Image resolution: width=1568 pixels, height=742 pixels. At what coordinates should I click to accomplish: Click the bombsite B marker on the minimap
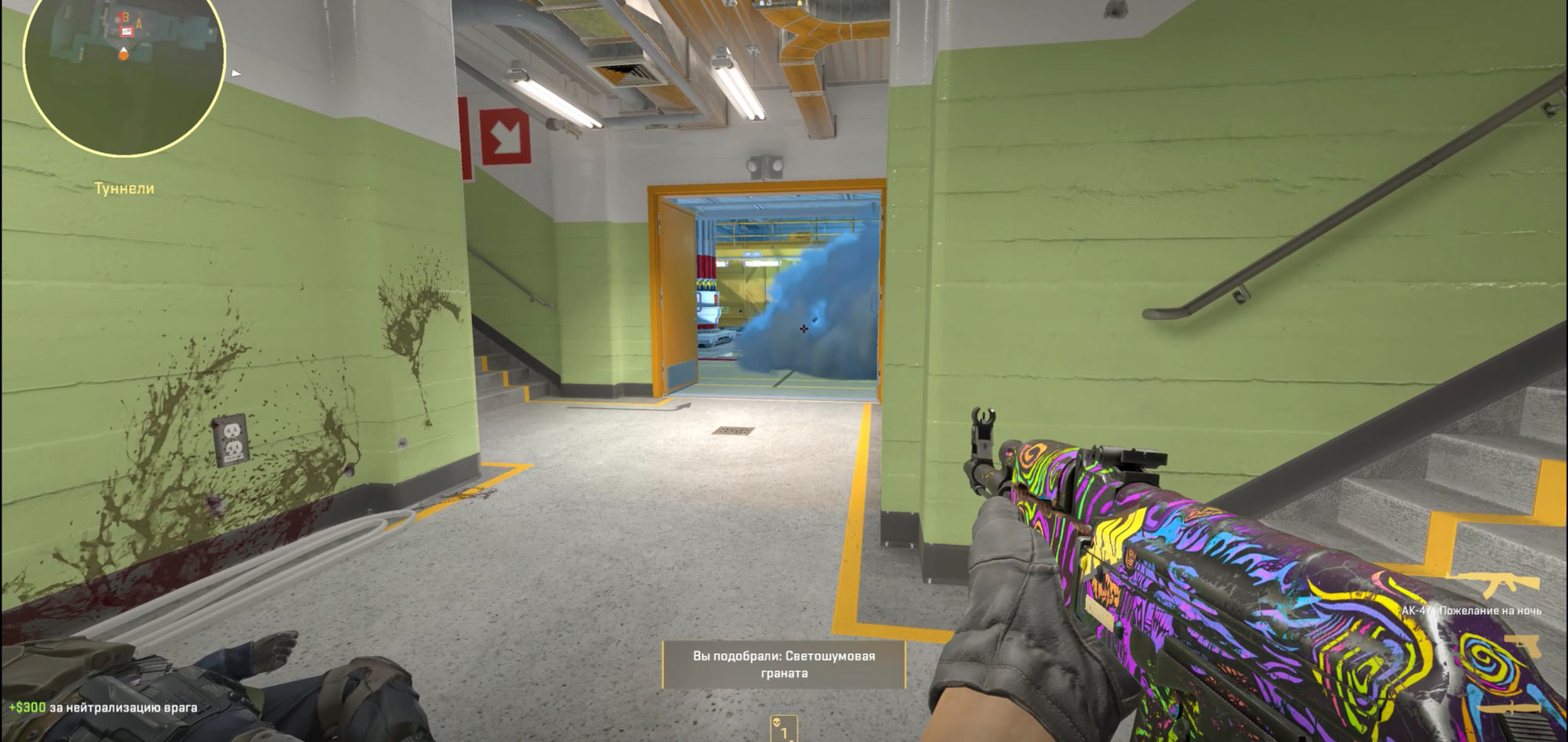pos(125,16)
